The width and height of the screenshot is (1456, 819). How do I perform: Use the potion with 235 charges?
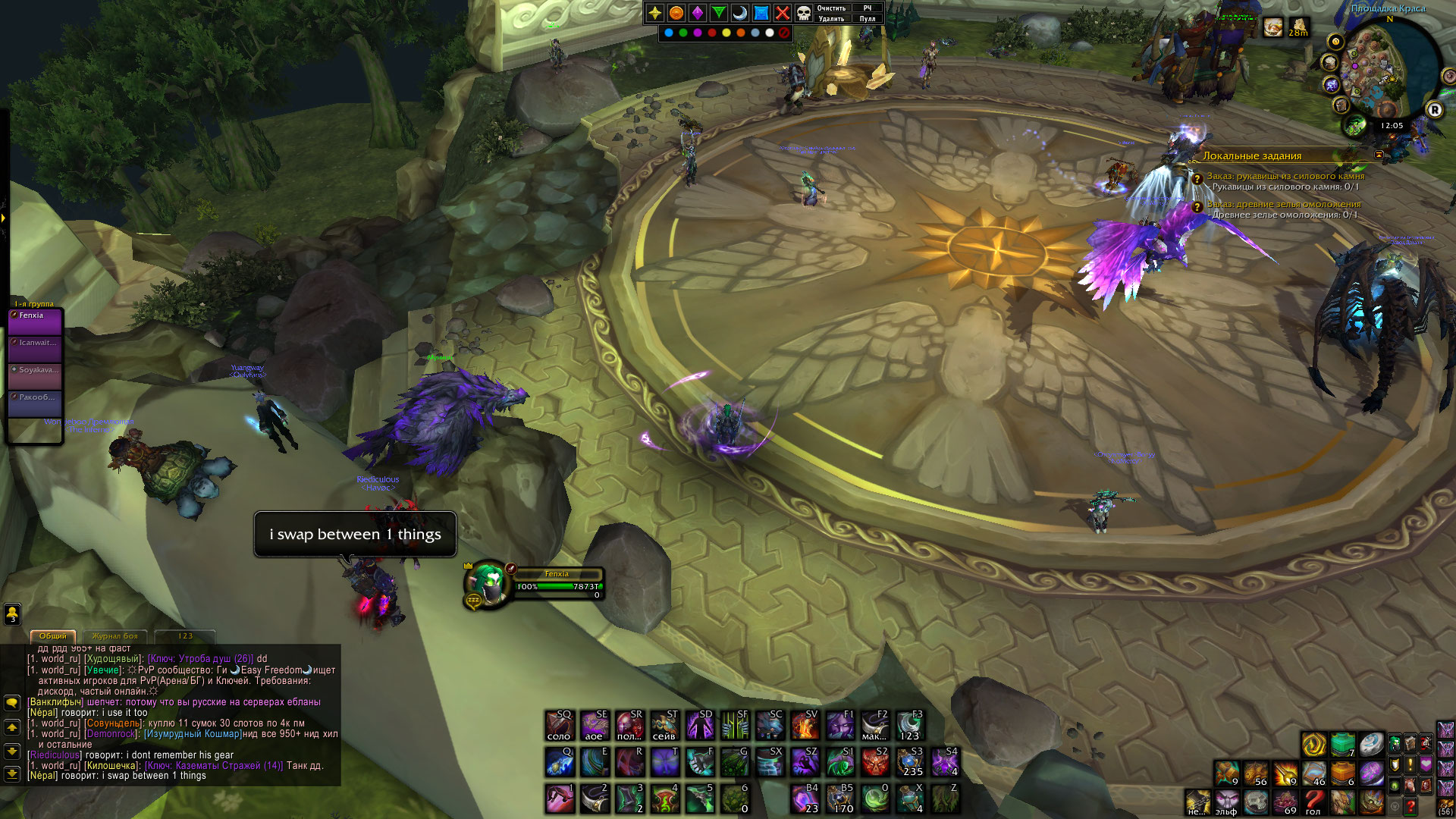tap(910, 762)
